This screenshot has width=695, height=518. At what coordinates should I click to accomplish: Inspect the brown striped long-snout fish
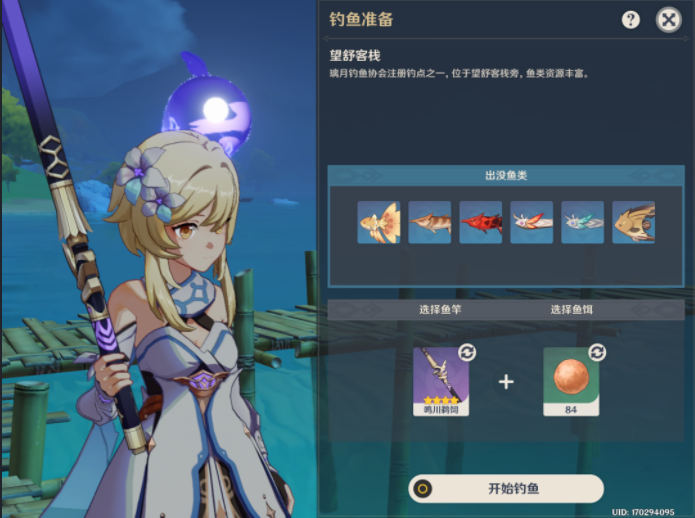coord(430,222)
